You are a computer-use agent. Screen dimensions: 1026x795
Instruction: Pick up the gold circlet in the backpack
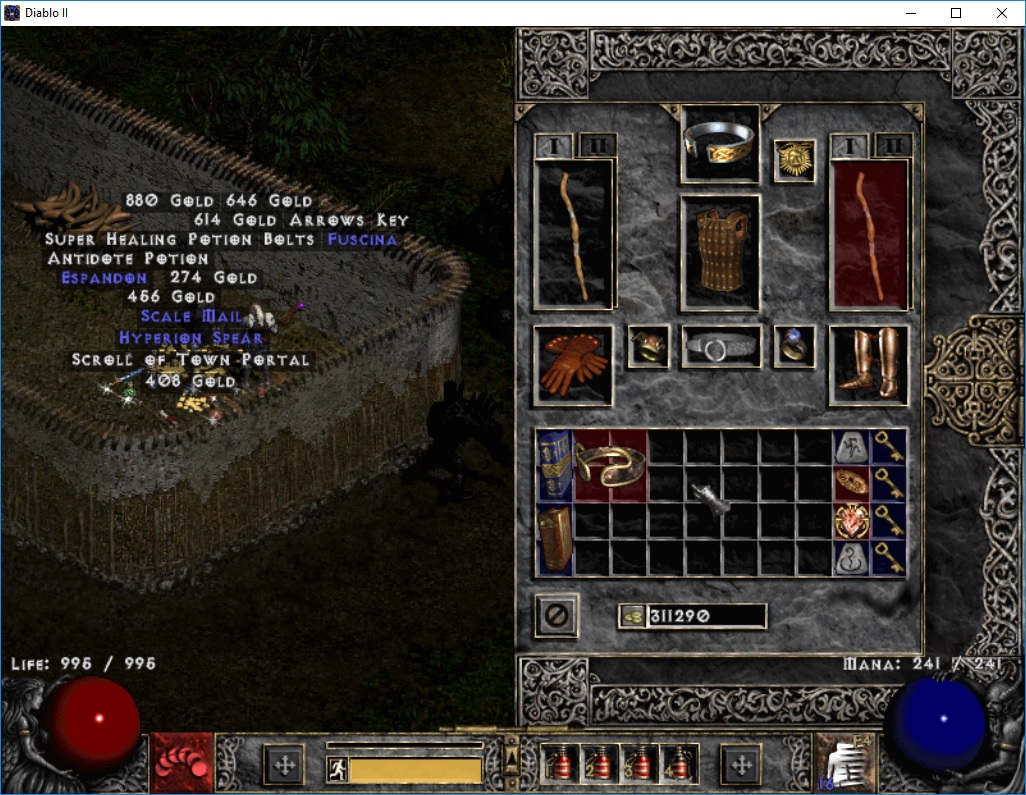pos(610,466)
